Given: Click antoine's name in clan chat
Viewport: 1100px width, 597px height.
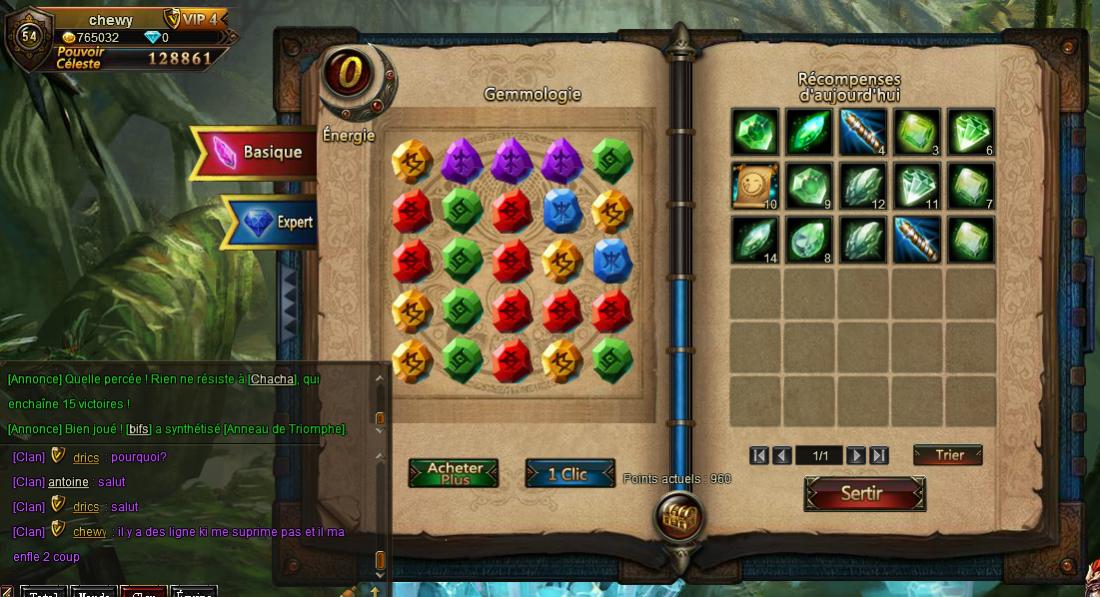Looking at the screenshot, I should [x=68, y=482].
